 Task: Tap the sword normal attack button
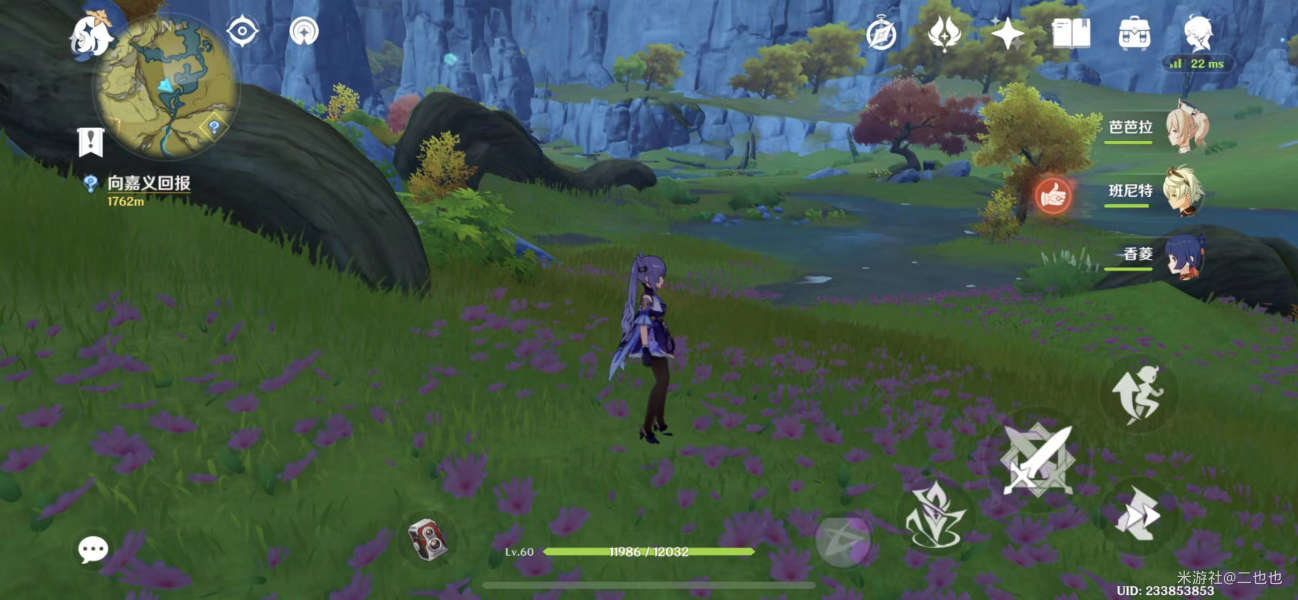coord(1037,460)
